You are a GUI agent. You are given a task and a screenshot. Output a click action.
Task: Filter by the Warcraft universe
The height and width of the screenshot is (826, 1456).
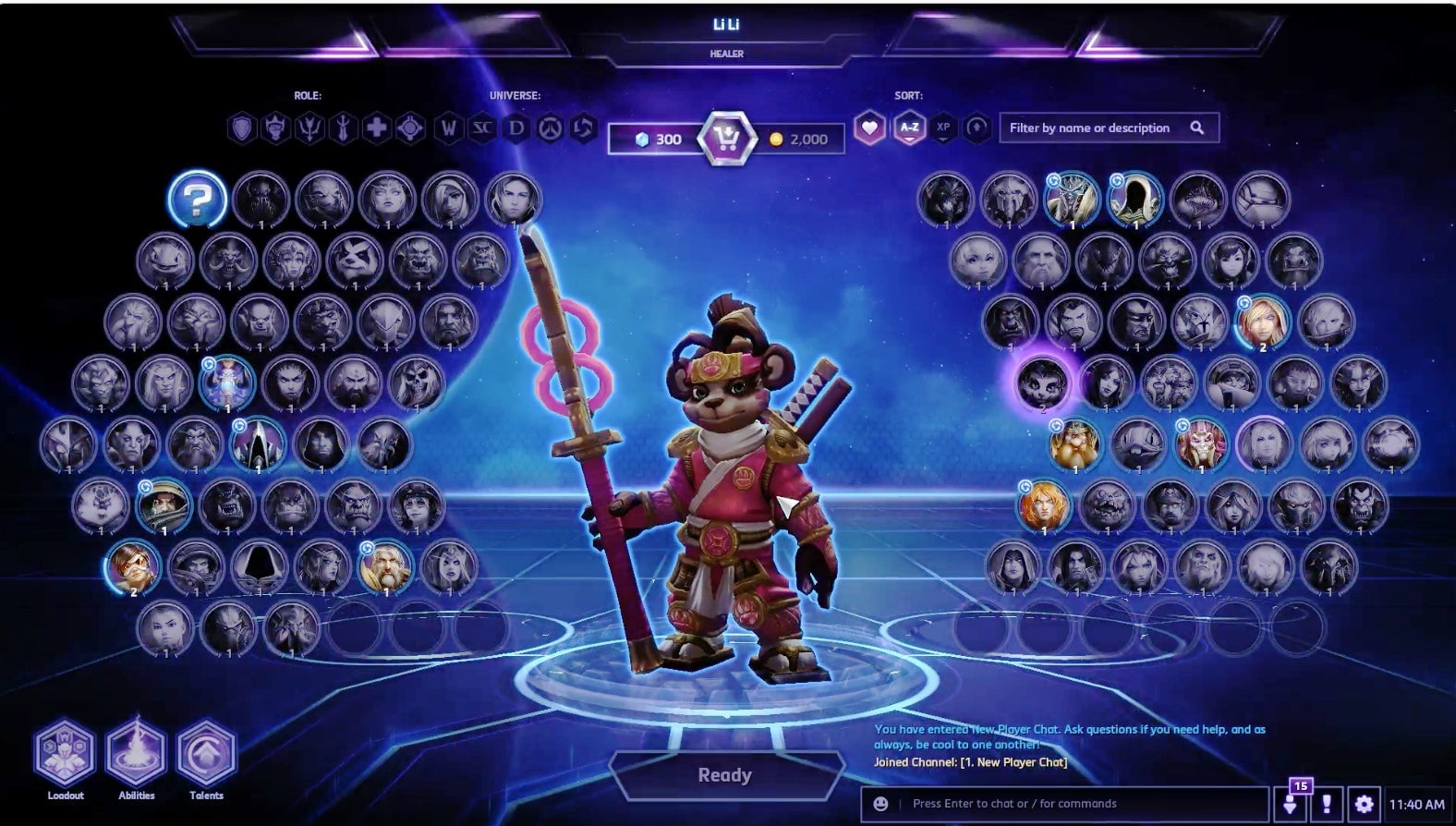click(449, 128)
